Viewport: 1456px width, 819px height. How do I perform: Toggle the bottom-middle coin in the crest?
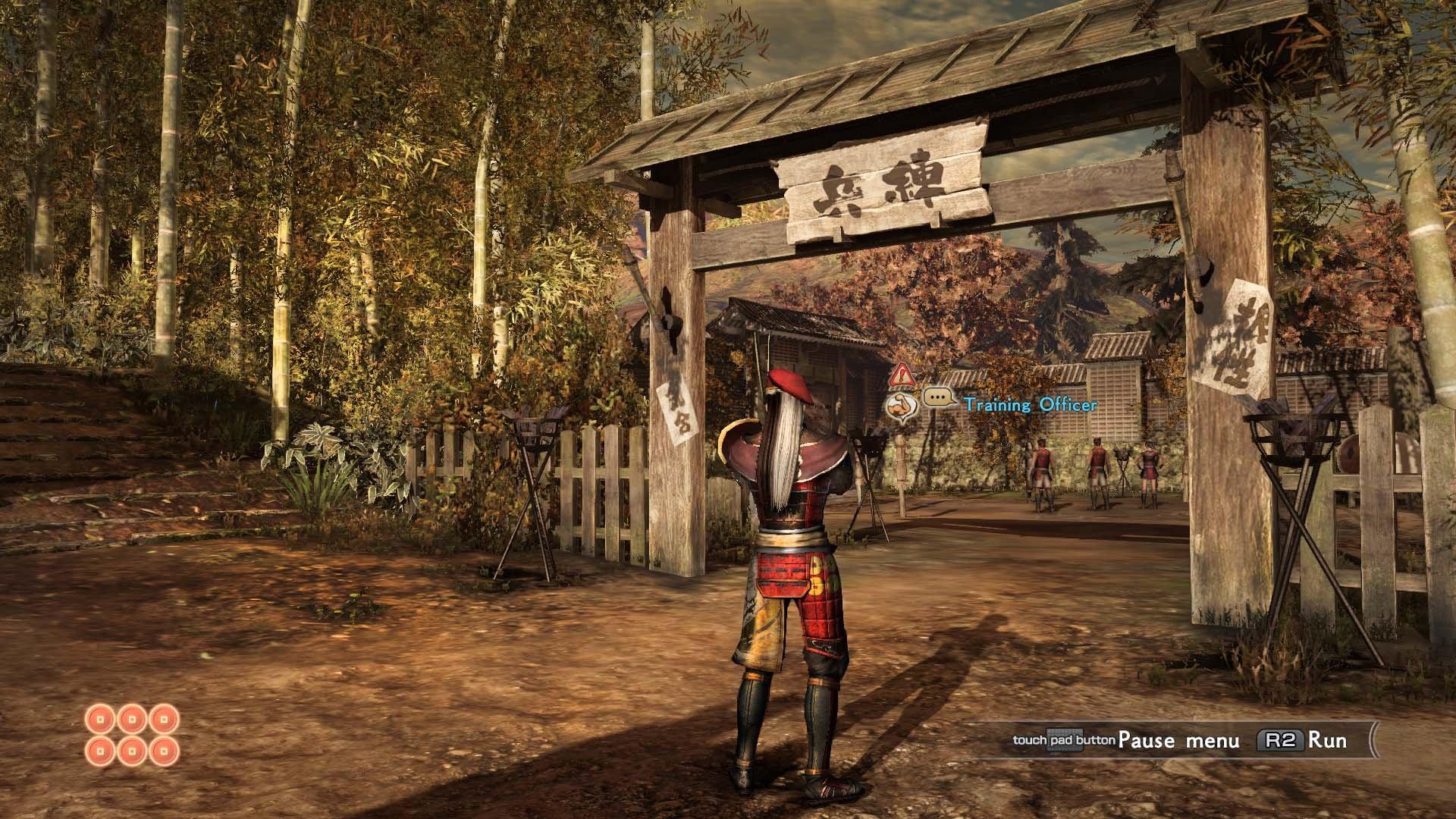[x=132, y=751]
